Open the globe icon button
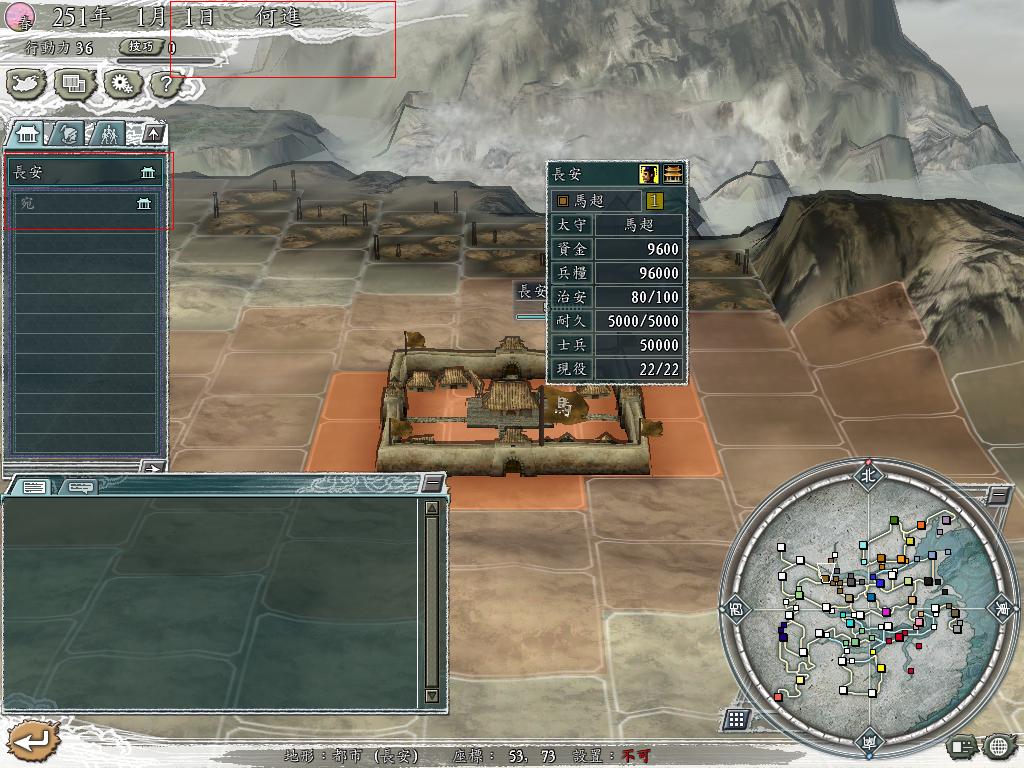This screenshot has height=768, width=1024. 998,745
